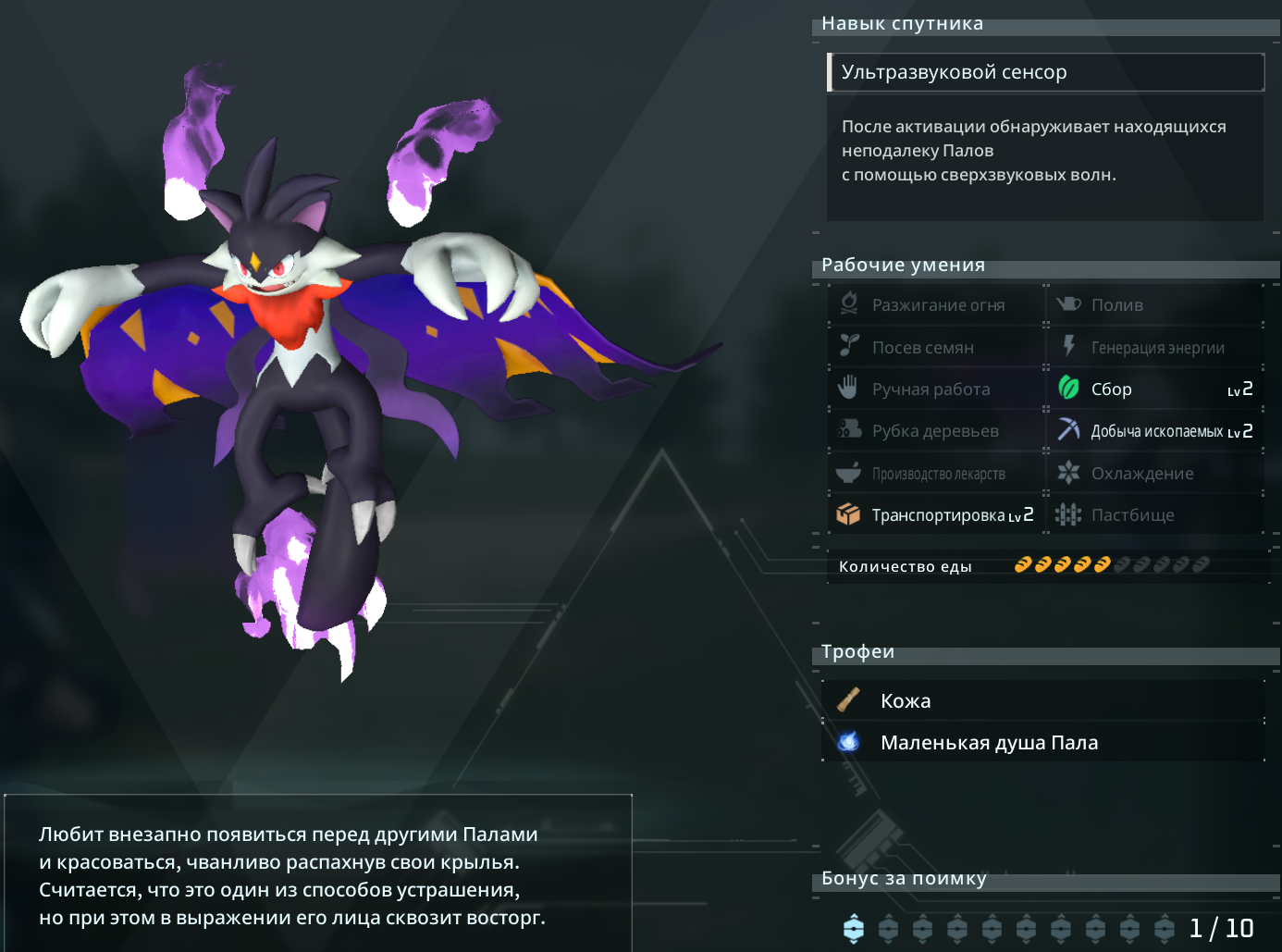Click the Рубка деревьев work skill

[936, 431]
